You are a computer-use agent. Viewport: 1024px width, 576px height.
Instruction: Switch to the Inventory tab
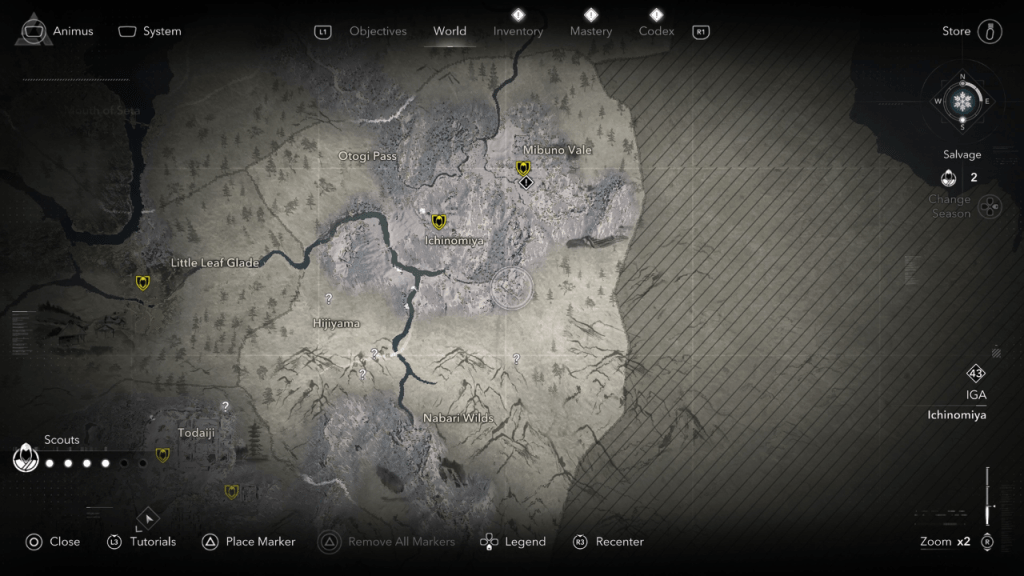coord(518,31)
